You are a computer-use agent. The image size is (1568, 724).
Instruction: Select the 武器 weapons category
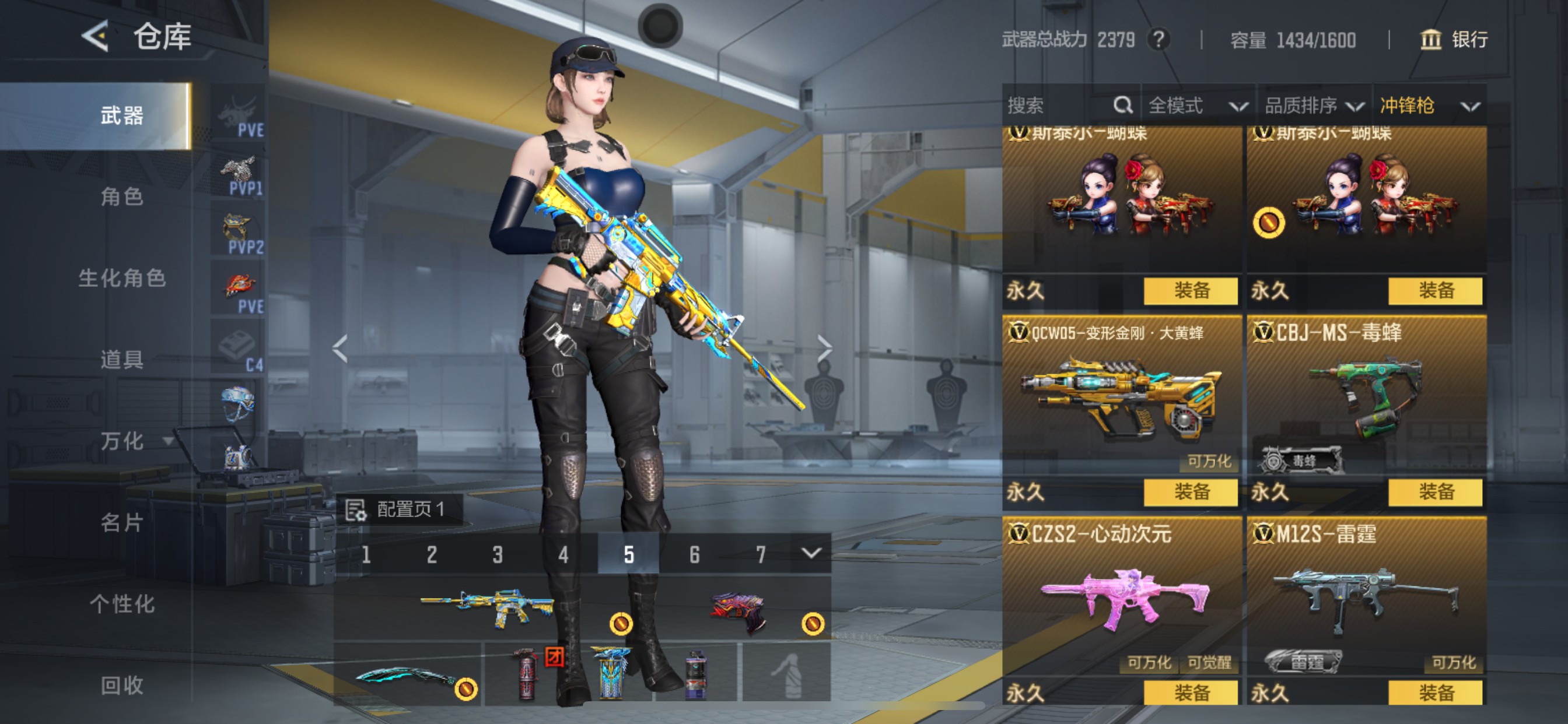[122, 115]
